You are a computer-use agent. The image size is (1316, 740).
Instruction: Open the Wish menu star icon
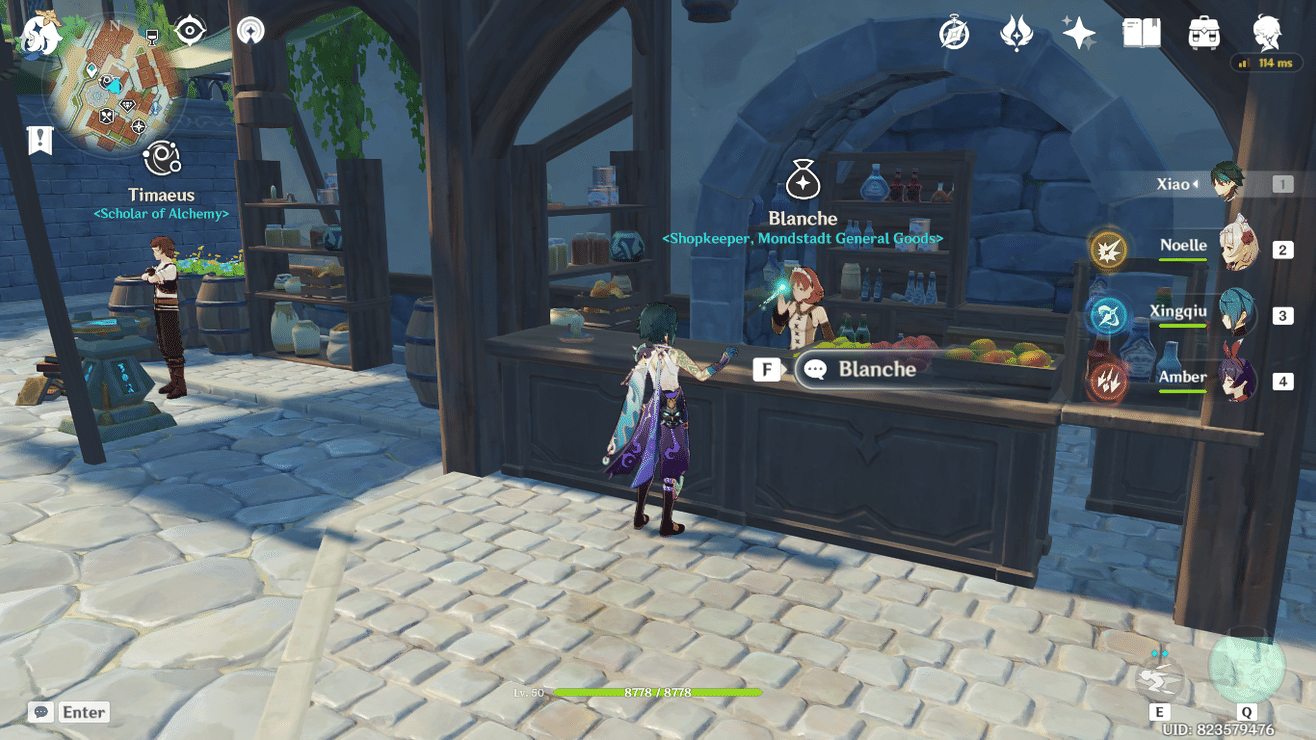(1079, 32)
